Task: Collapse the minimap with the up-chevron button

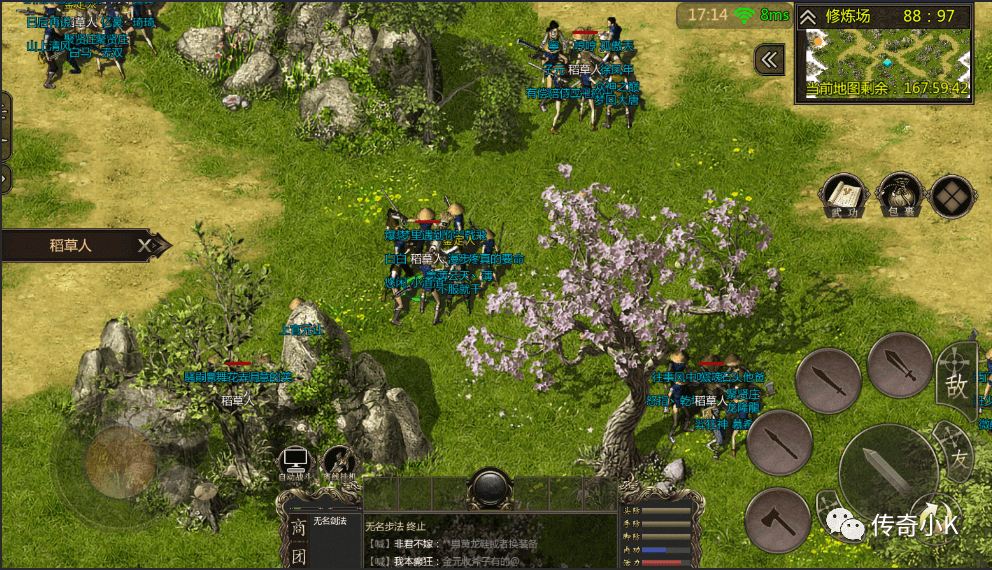Action: pyautogui.click(x=808, y=16)
